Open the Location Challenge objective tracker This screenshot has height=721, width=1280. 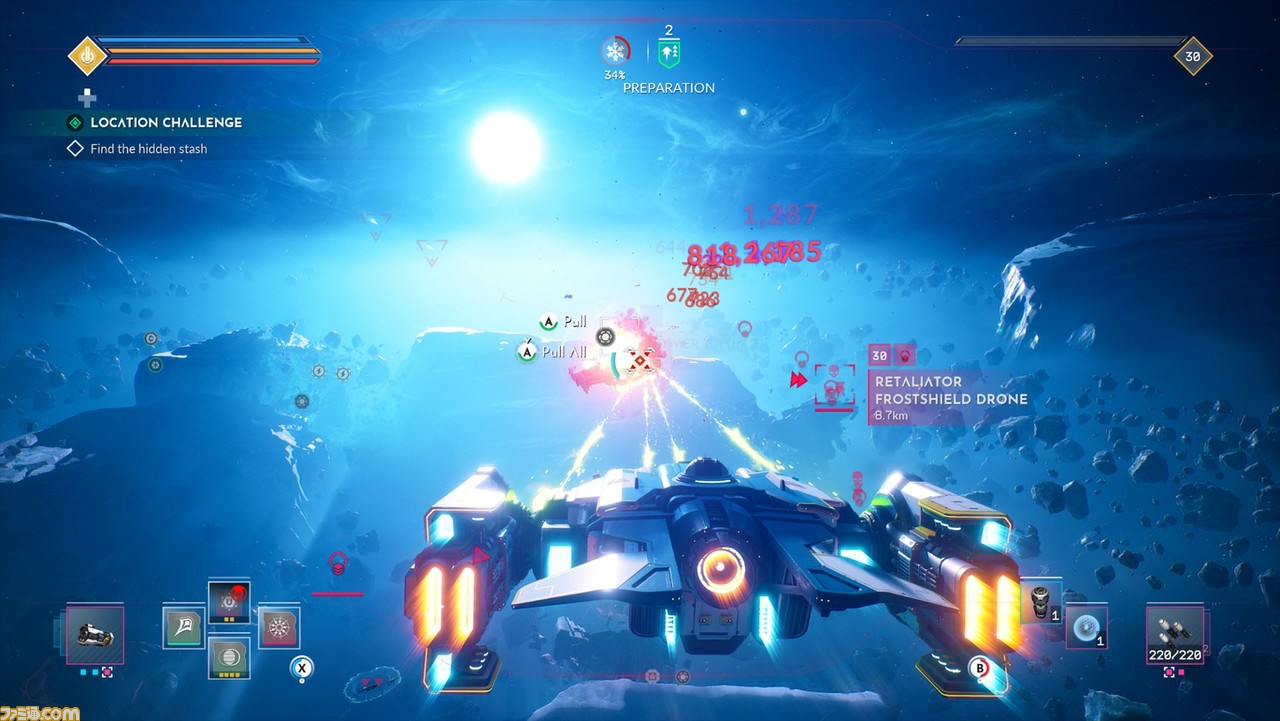point(166,123)
